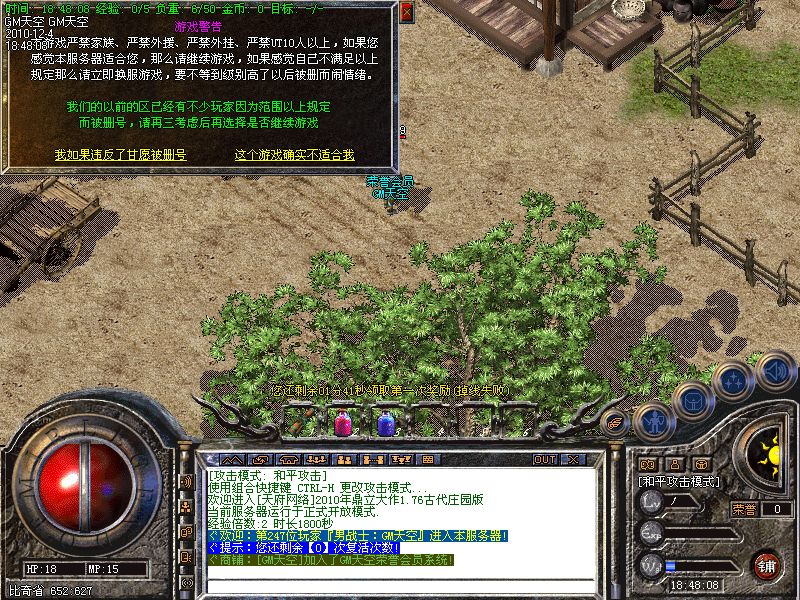
Task: Open the bag inventory round button
Action: click(692, 400)
